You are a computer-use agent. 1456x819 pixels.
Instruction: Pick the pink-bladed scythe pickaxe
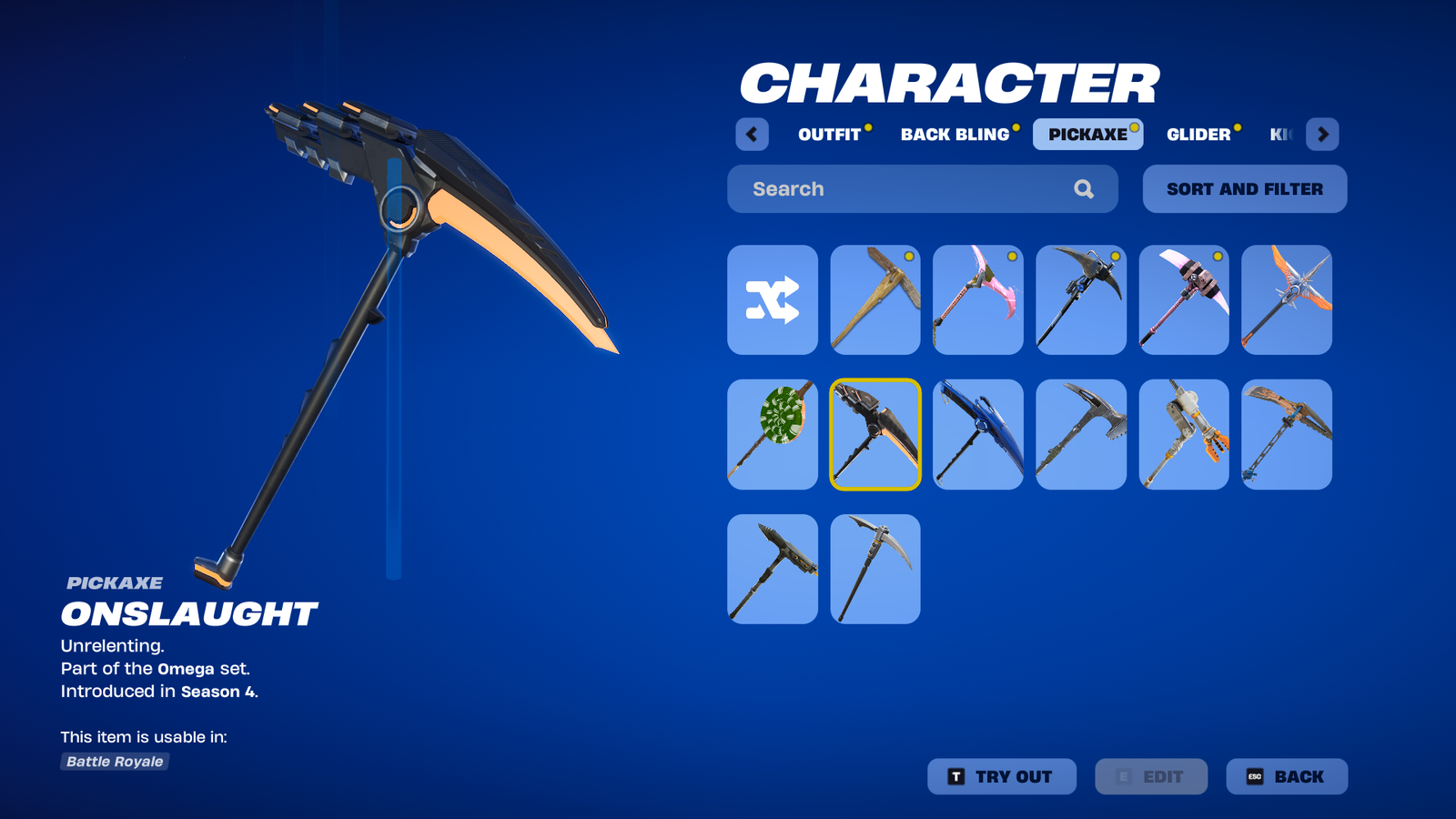click(978, 300)
